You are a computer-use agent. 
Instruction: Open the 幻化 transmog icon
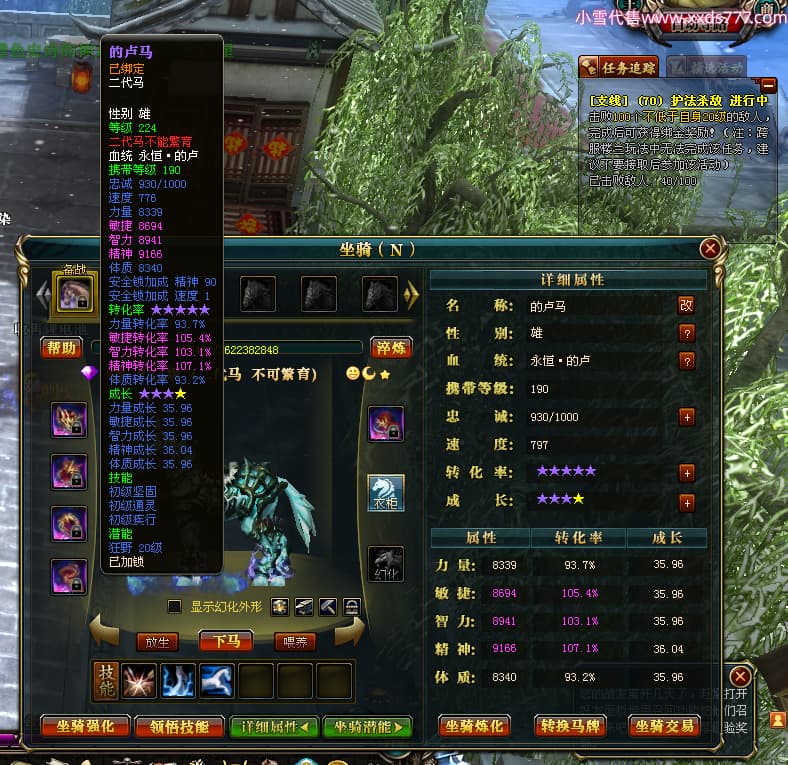[386, 563]
